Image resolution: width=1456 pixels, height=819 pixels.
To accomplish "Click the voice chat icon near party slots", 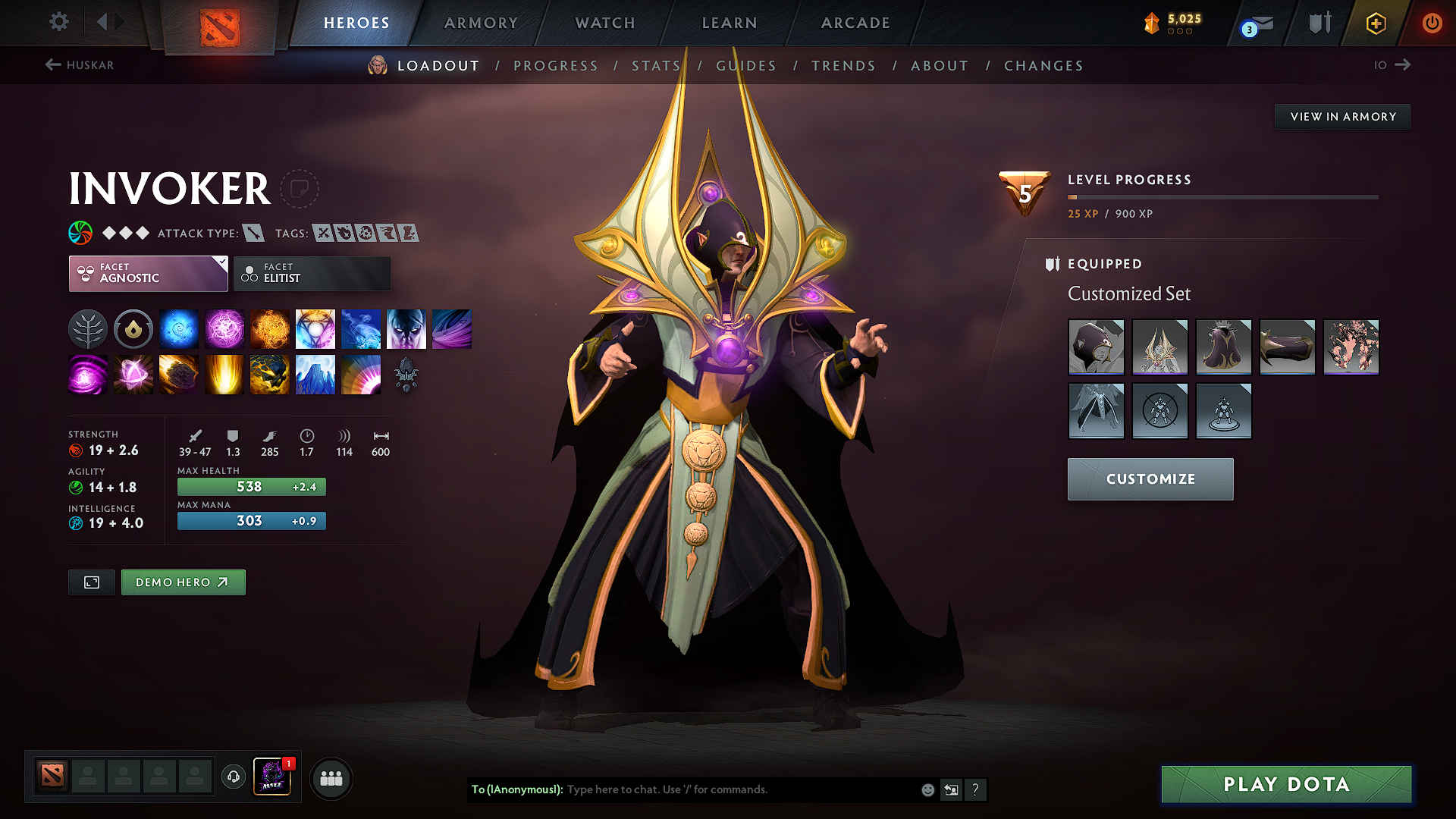I will point(233,777).
